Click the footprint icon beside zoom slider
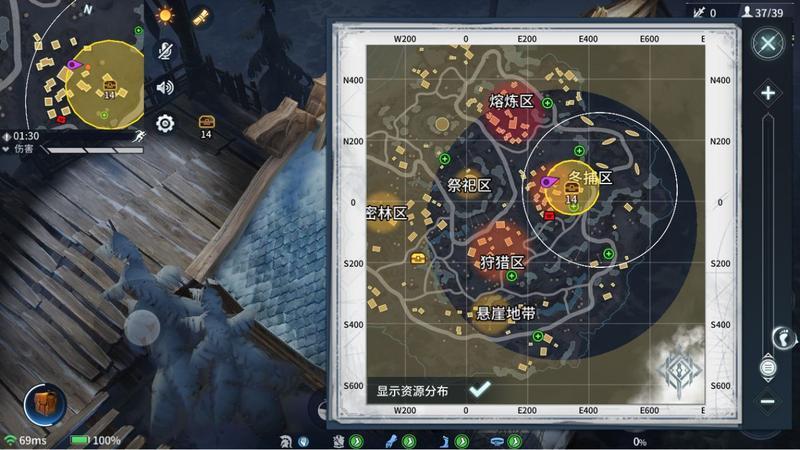The height and width of the screenshot is (450, 800). point(785,336)
